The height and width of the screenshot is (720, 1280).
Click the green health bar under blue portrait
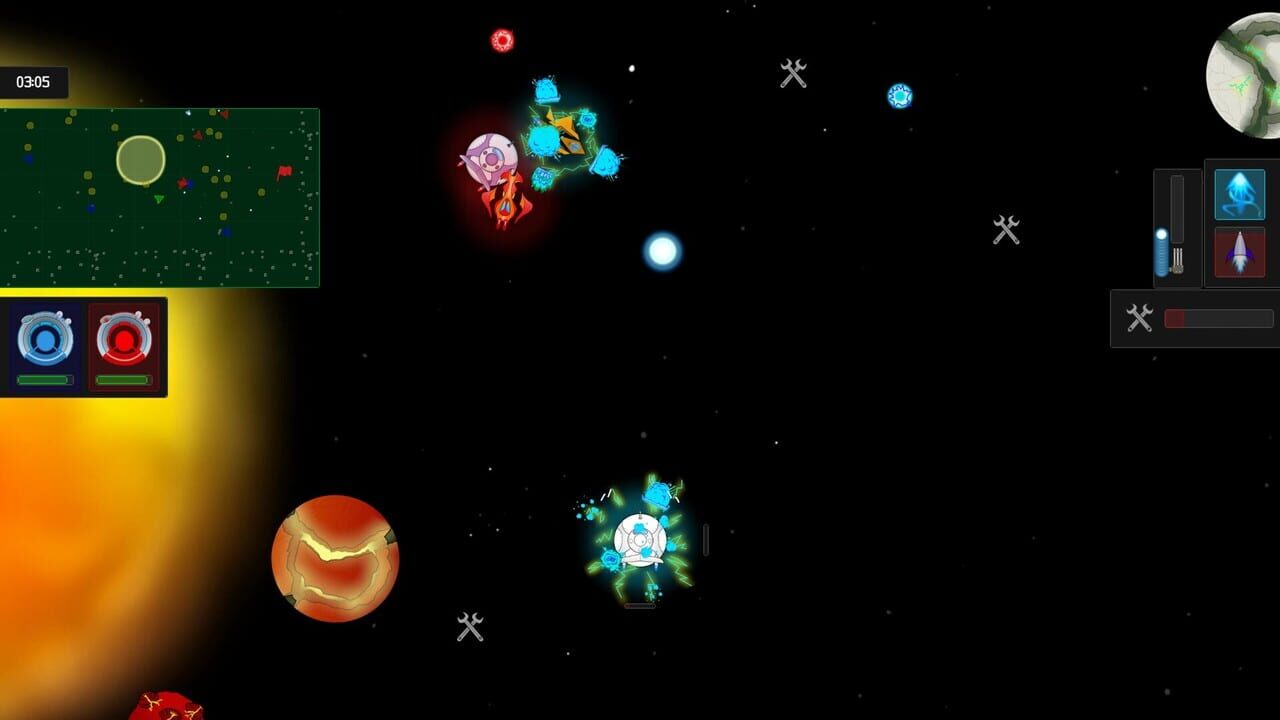pyautogui.click(x=45, y=381)
